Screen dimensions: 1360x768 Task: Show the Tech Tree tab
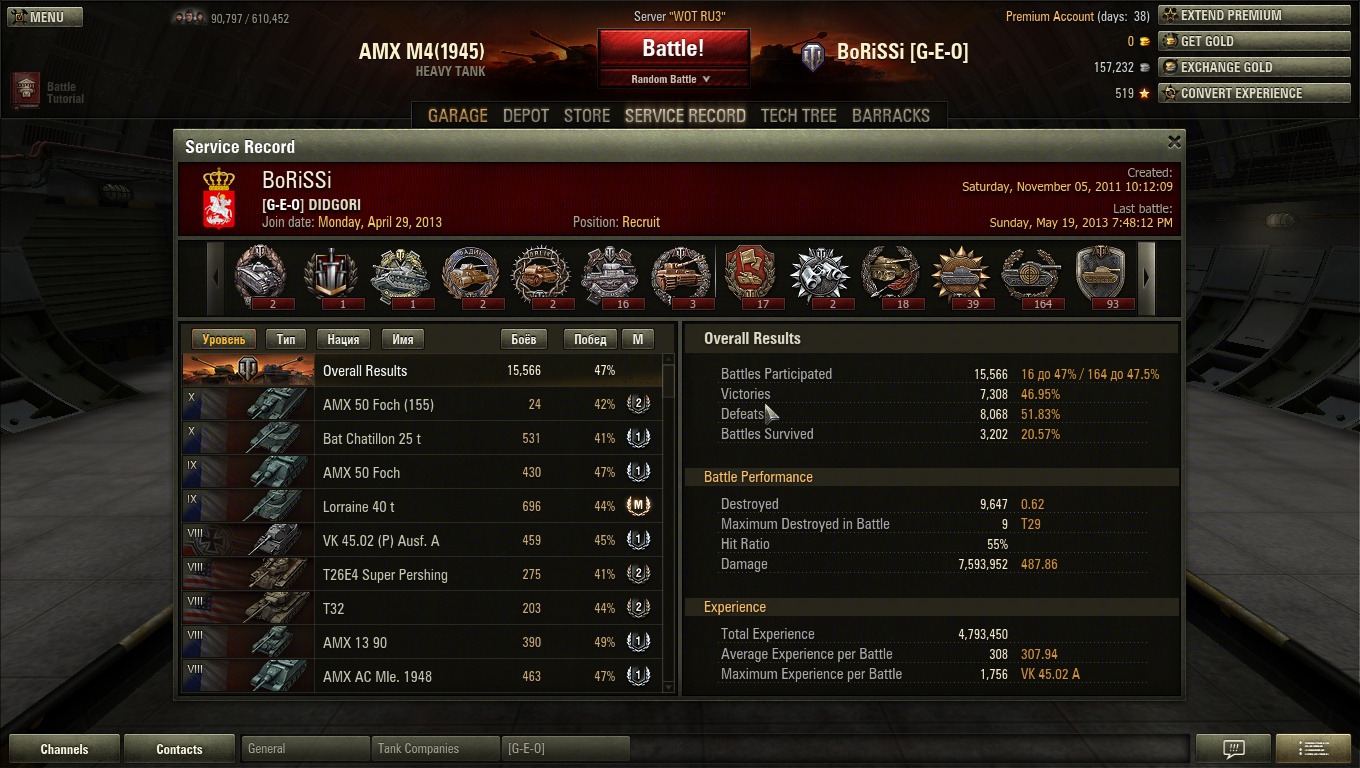798,115
